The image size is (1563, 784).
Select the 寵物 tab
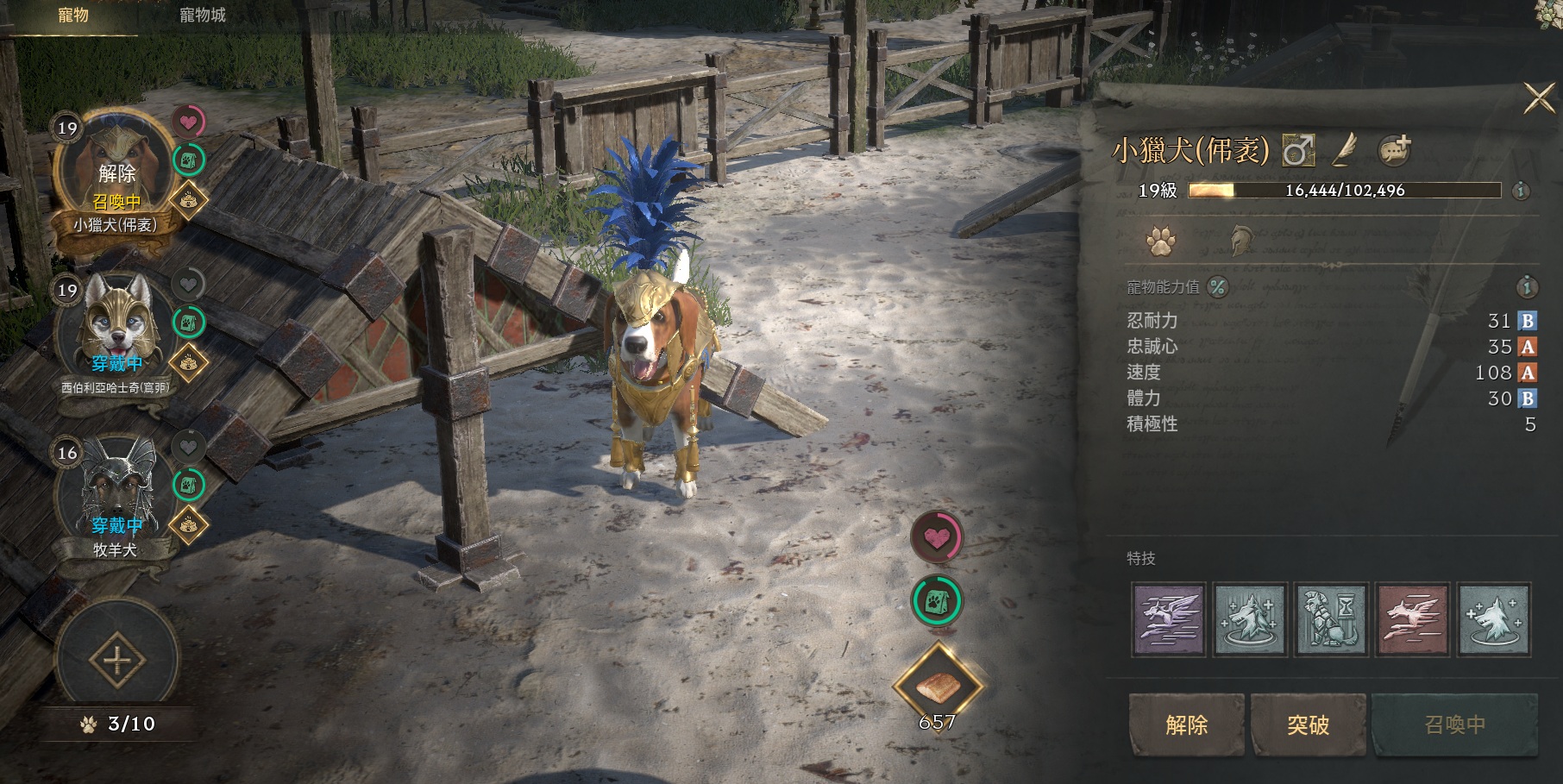73,16
